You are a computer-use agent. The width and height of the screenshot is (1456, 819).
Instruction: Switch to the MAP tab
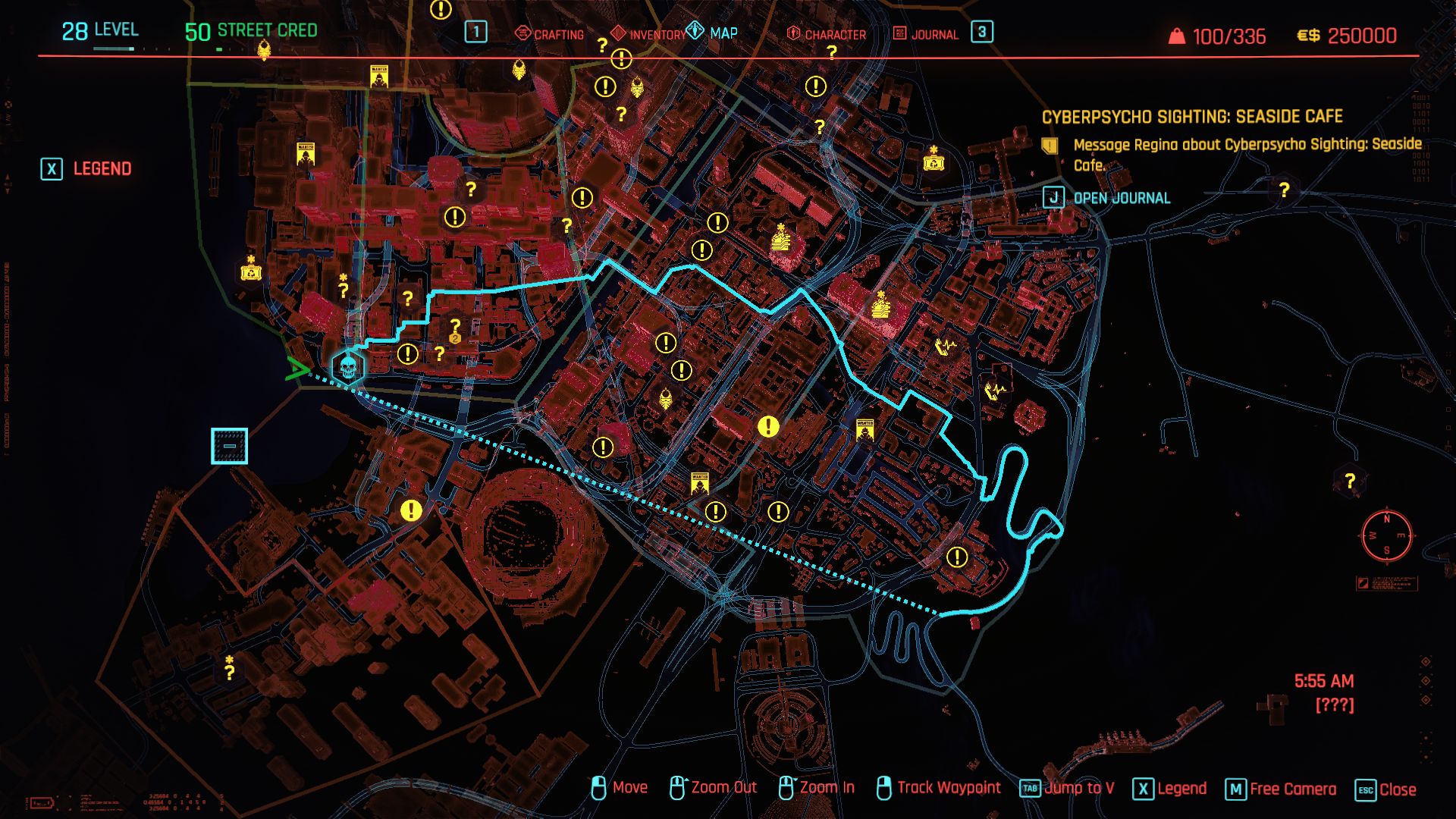click(714, 33)
